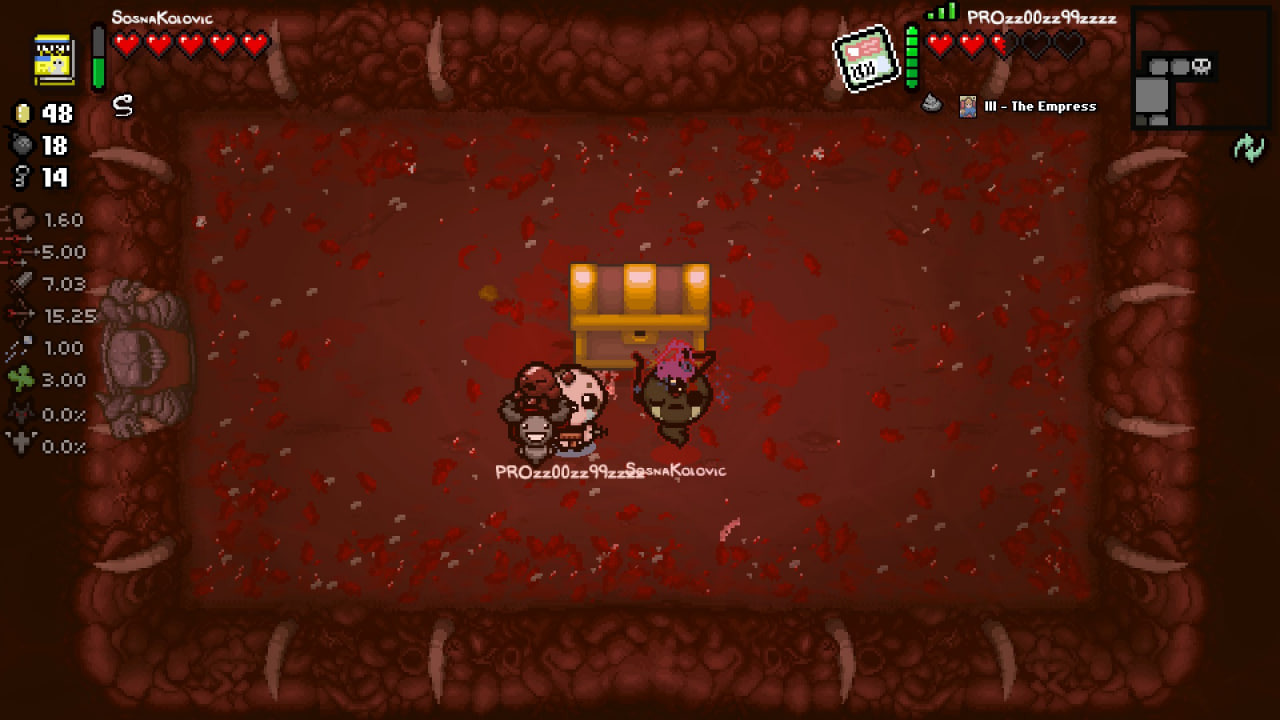Image resolution: width=1280 pixels, height=720 pixels.
Task: Select the coin counter icon
Action: pos(22,113)
